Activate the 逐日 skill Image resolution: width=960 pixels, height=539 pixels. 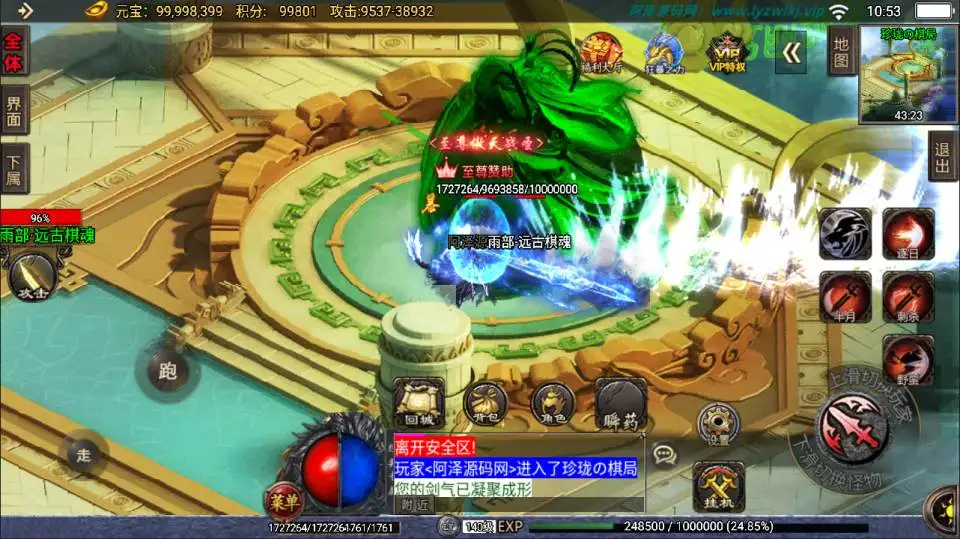click(x=908, y=235)
